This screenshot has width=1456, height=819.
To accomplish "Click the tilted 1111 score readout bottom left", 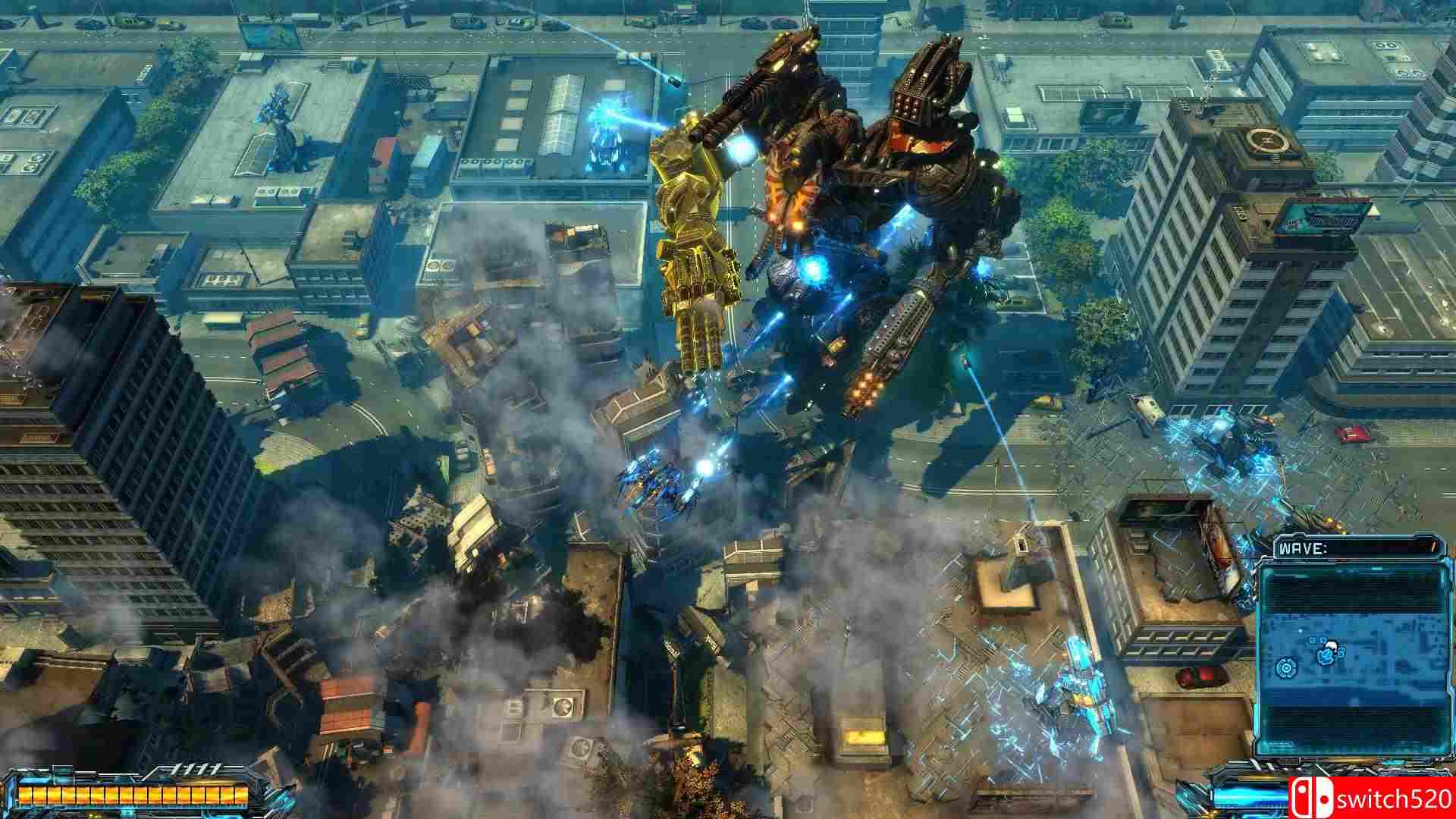I will (x=197, y=768).
